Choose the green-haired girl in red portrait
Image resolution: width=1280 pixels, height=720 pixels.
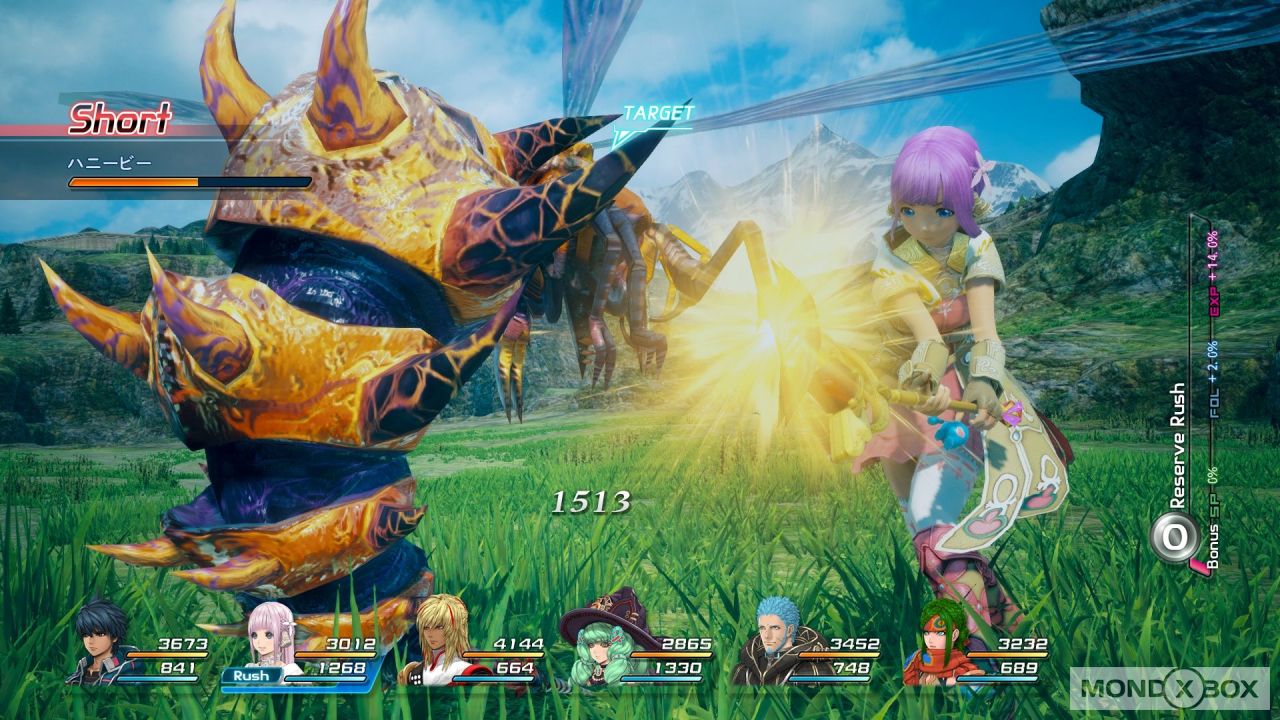(x=941, y=640)
